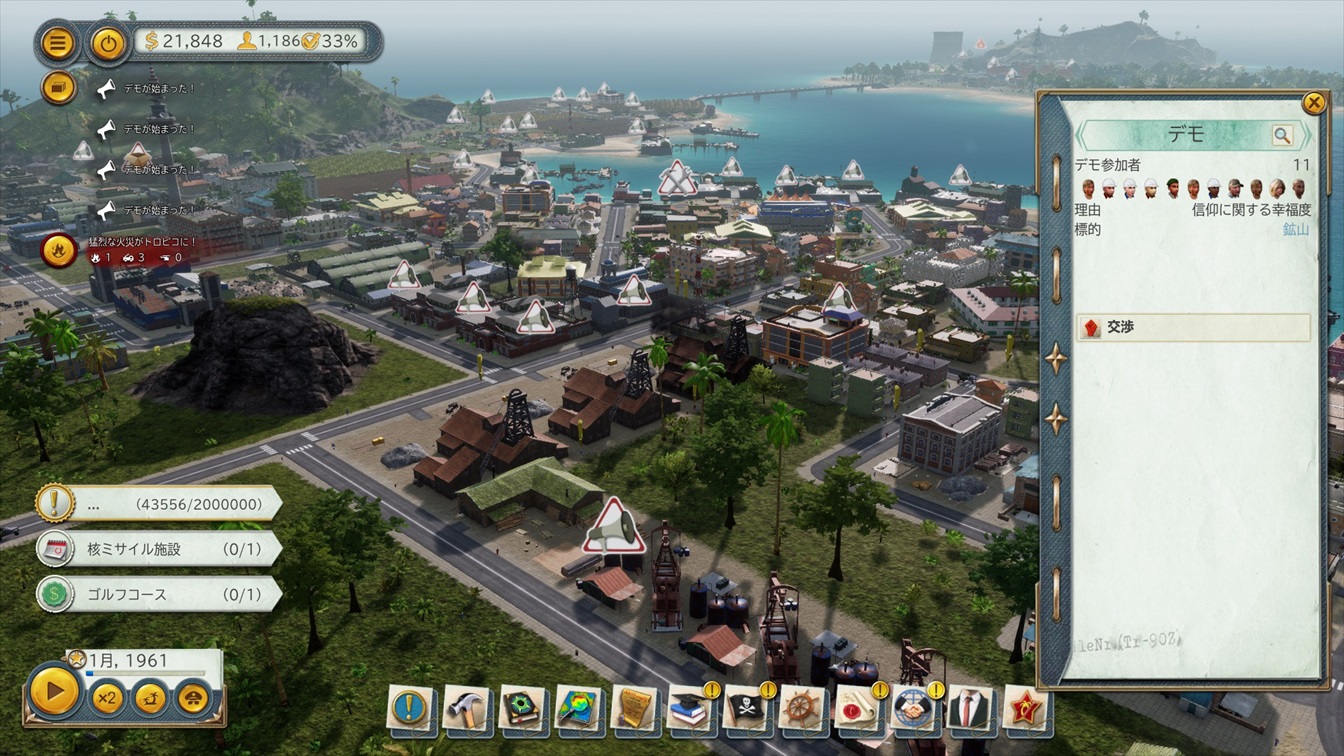Open the ship wheel trade menu
This screenshot has height=756, width=1344.
pos(801,709)
